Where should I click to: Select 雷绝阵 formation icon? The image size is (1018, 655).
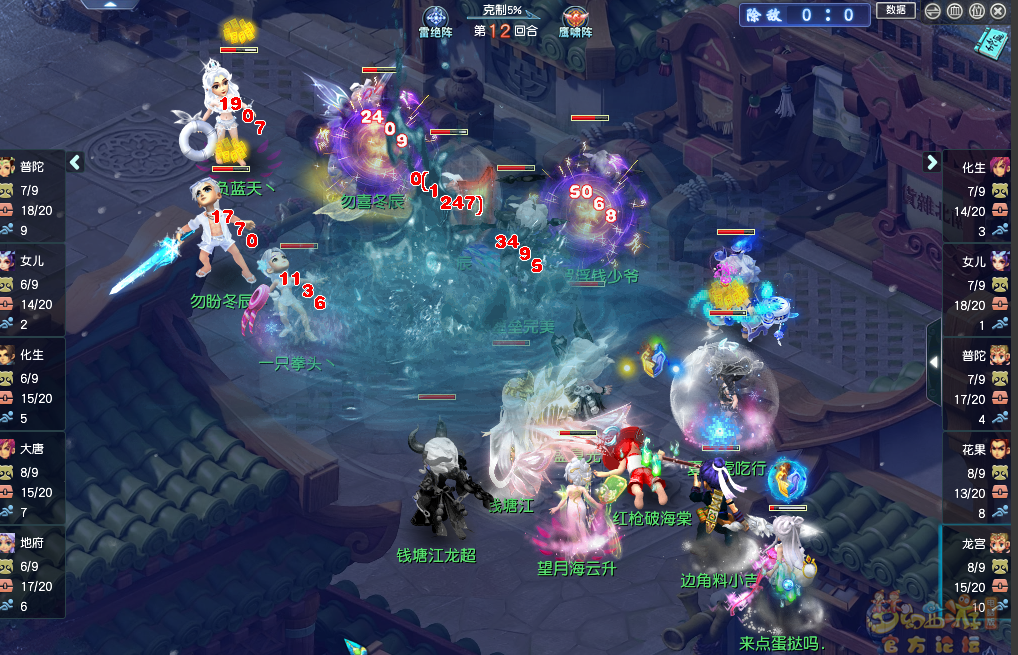435,18
